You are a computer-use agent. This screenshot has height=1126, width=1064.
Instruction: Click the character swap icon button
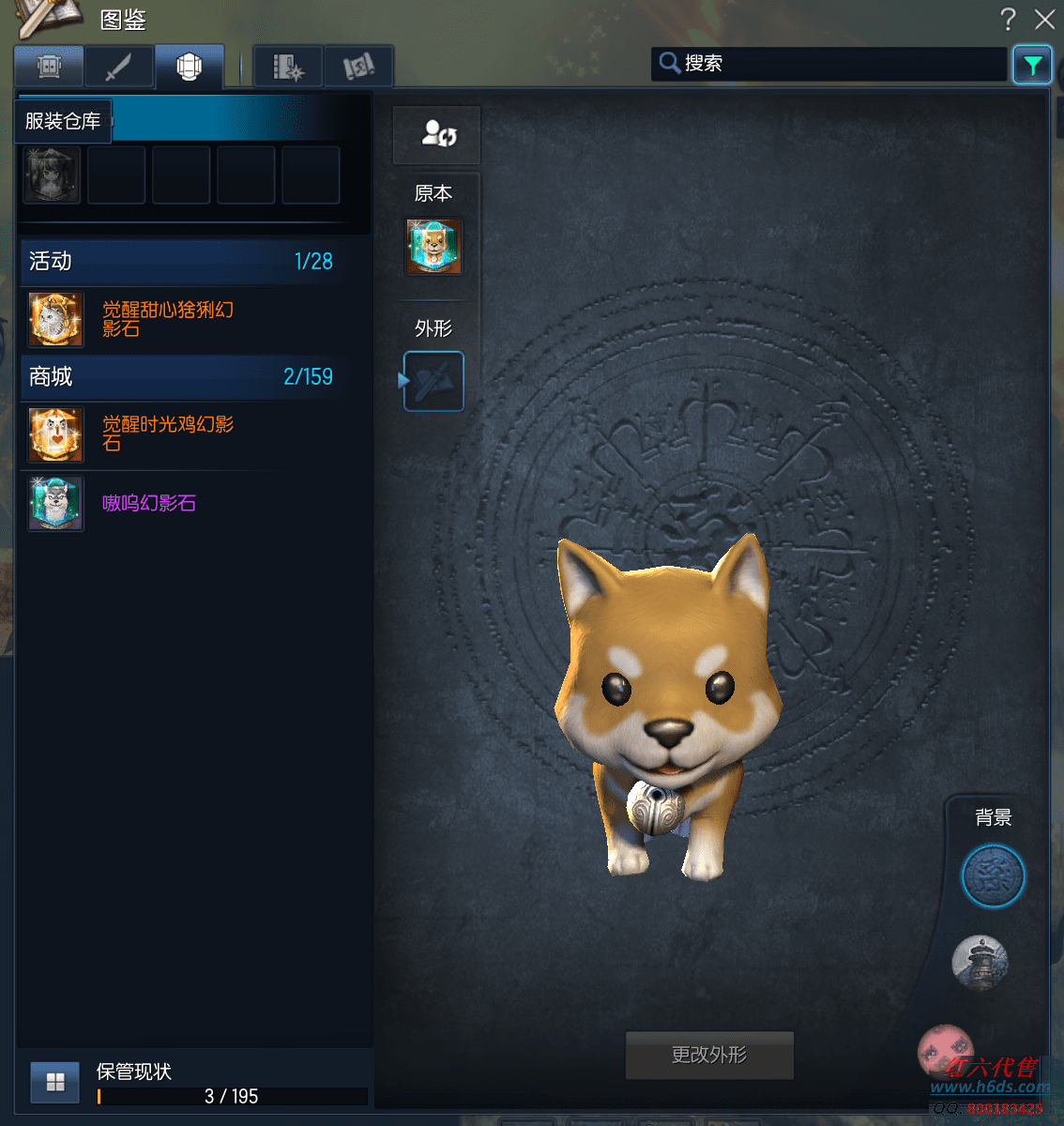[x=437, y=134]
